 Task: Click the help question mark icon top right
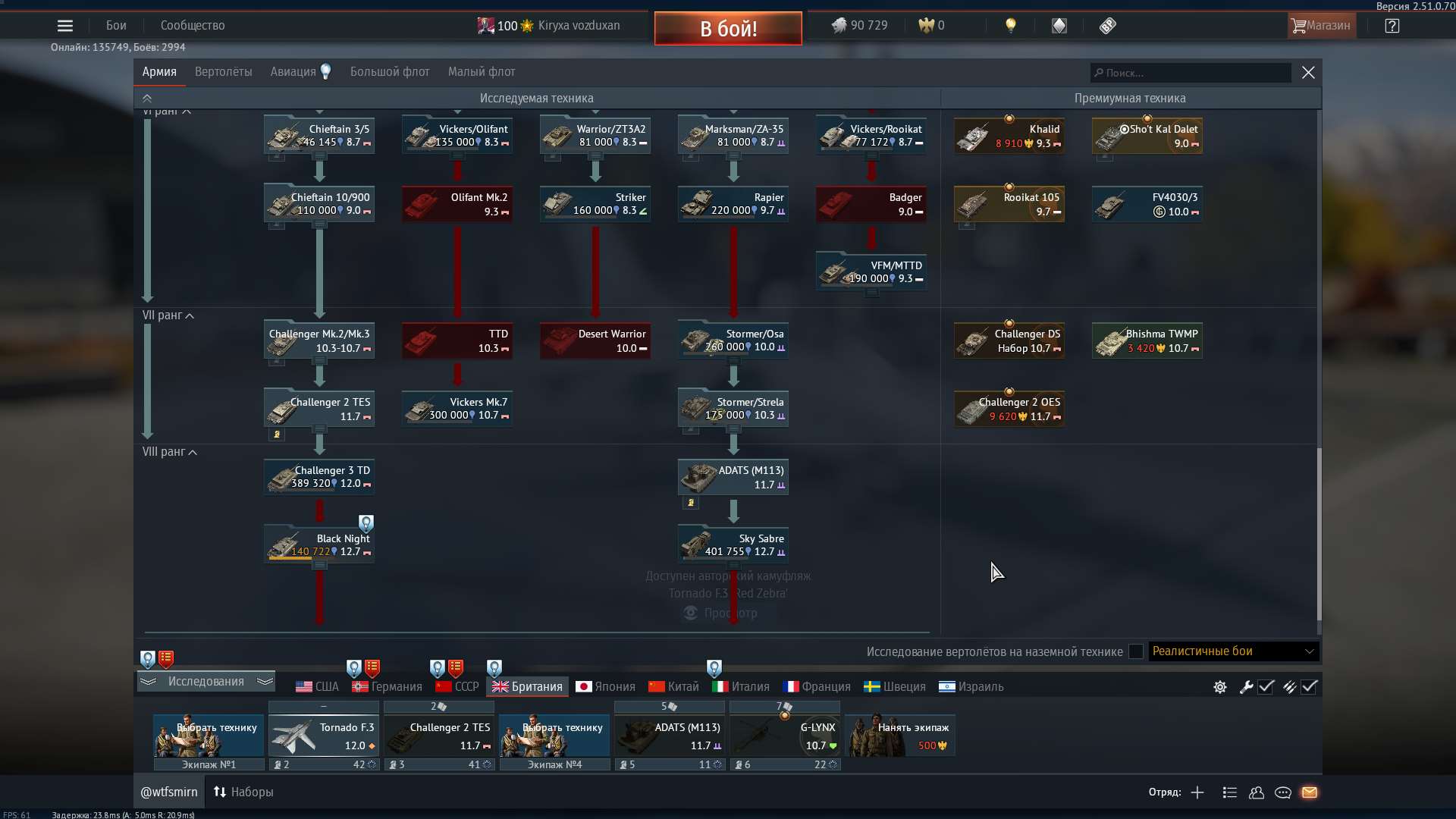(x=1392, y=25)
